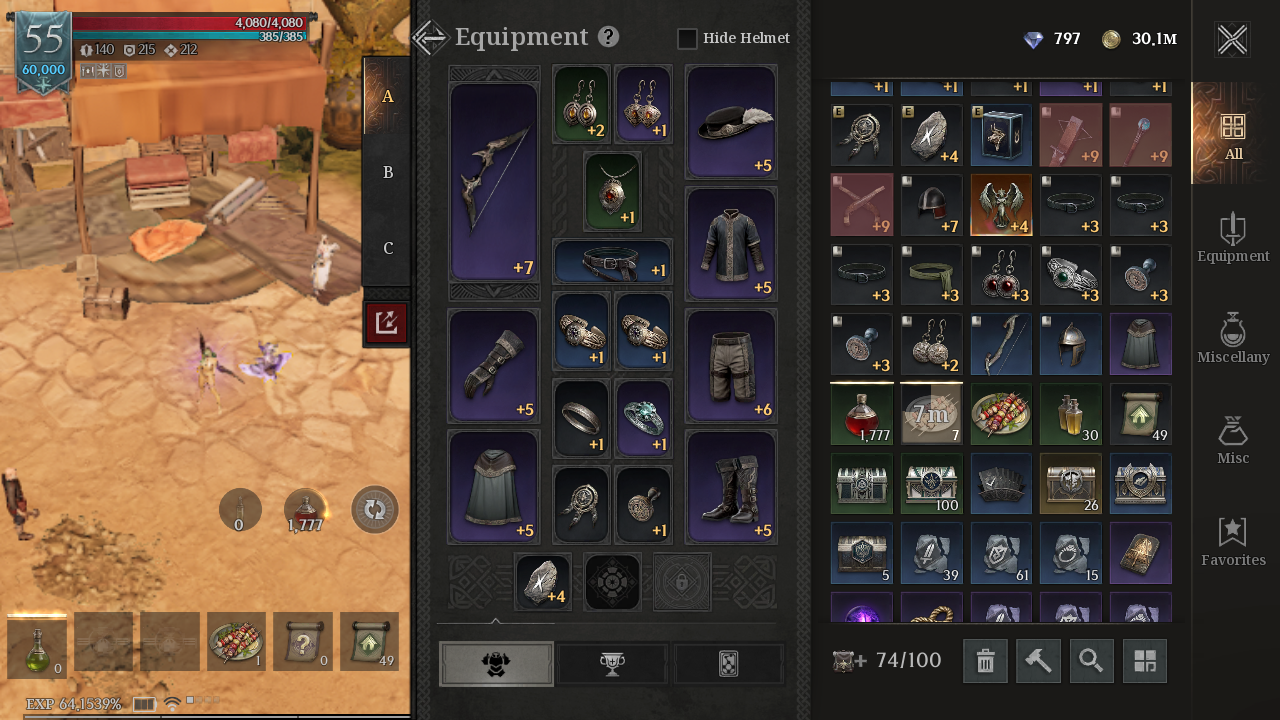Open the inventory search magnifier
Viewport: 1280px width, 720px height.
(1091, 661)
